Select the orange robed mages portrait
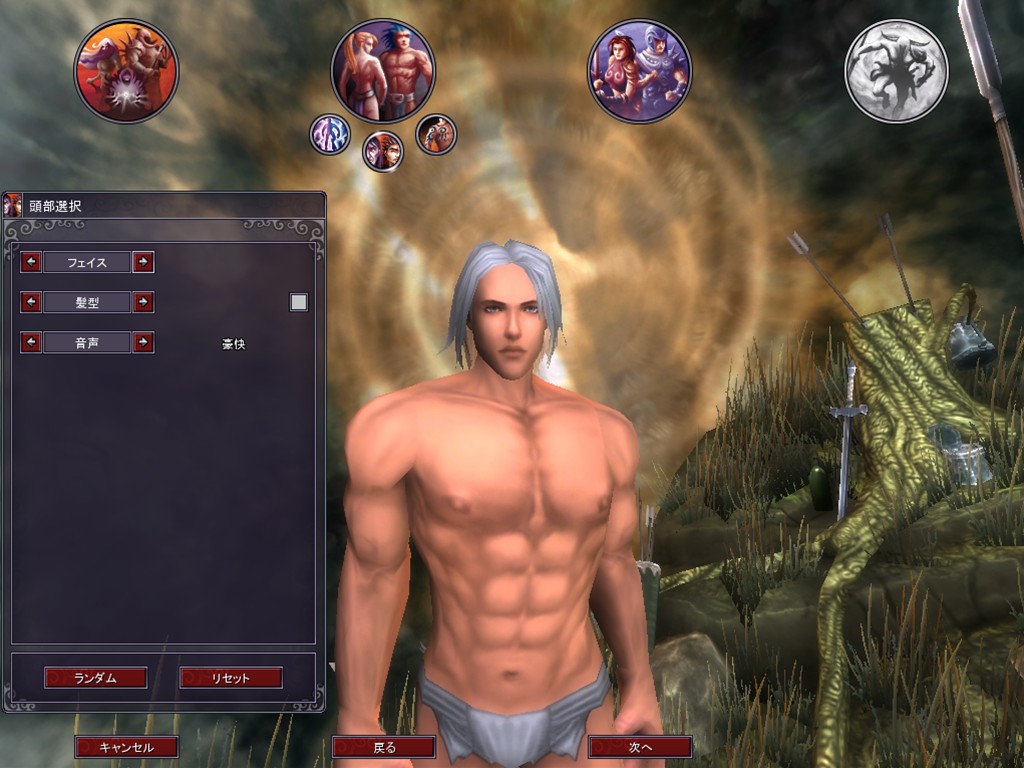Viewport: 1024px width, 768px height. (126, 71)
